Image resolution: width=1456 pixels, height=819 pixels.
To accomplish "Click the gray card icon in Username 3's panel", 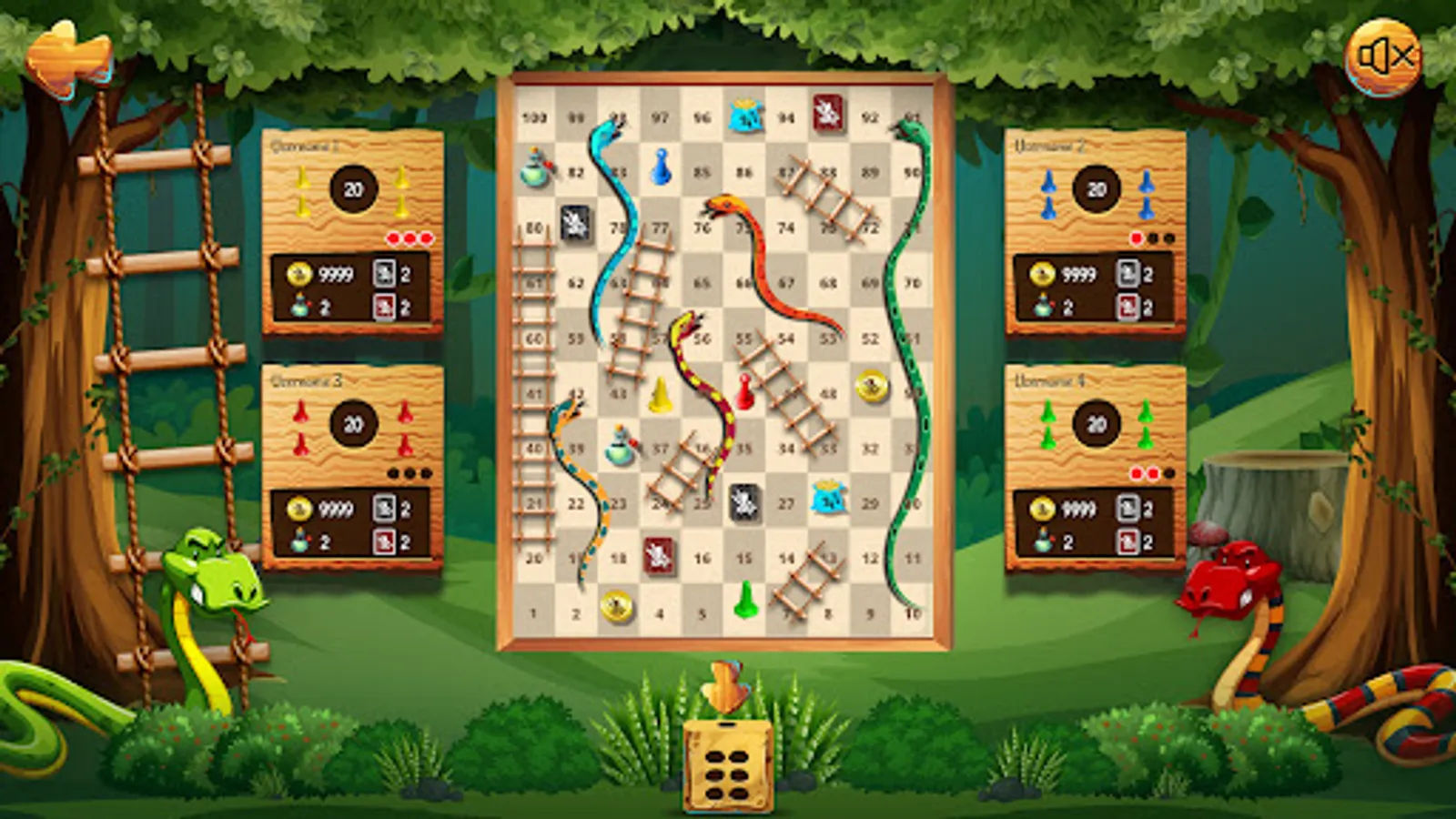I will pos(386,507).
